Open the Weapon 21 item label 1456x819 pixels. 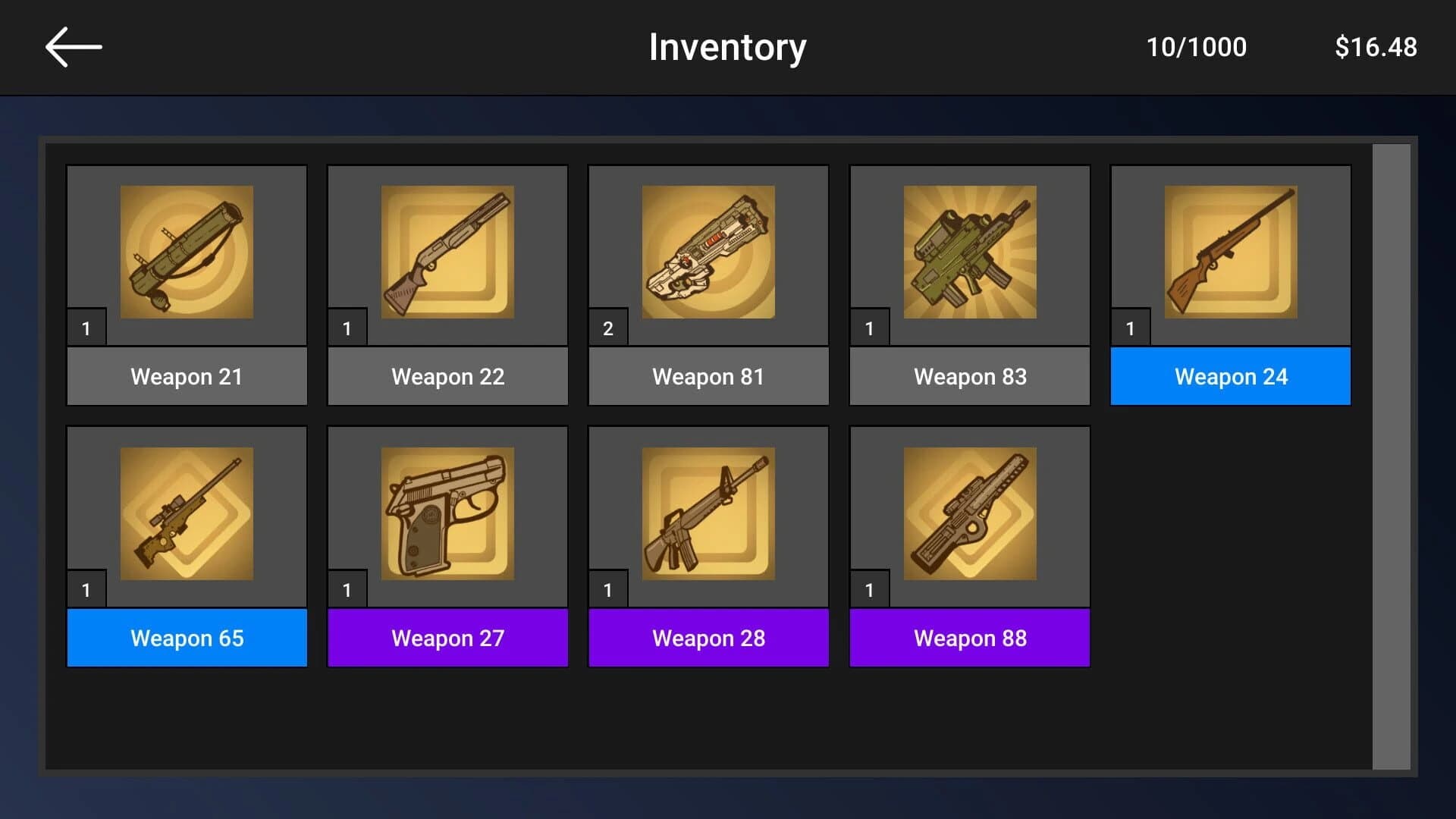pyautogui.click(x=187, y=376)
